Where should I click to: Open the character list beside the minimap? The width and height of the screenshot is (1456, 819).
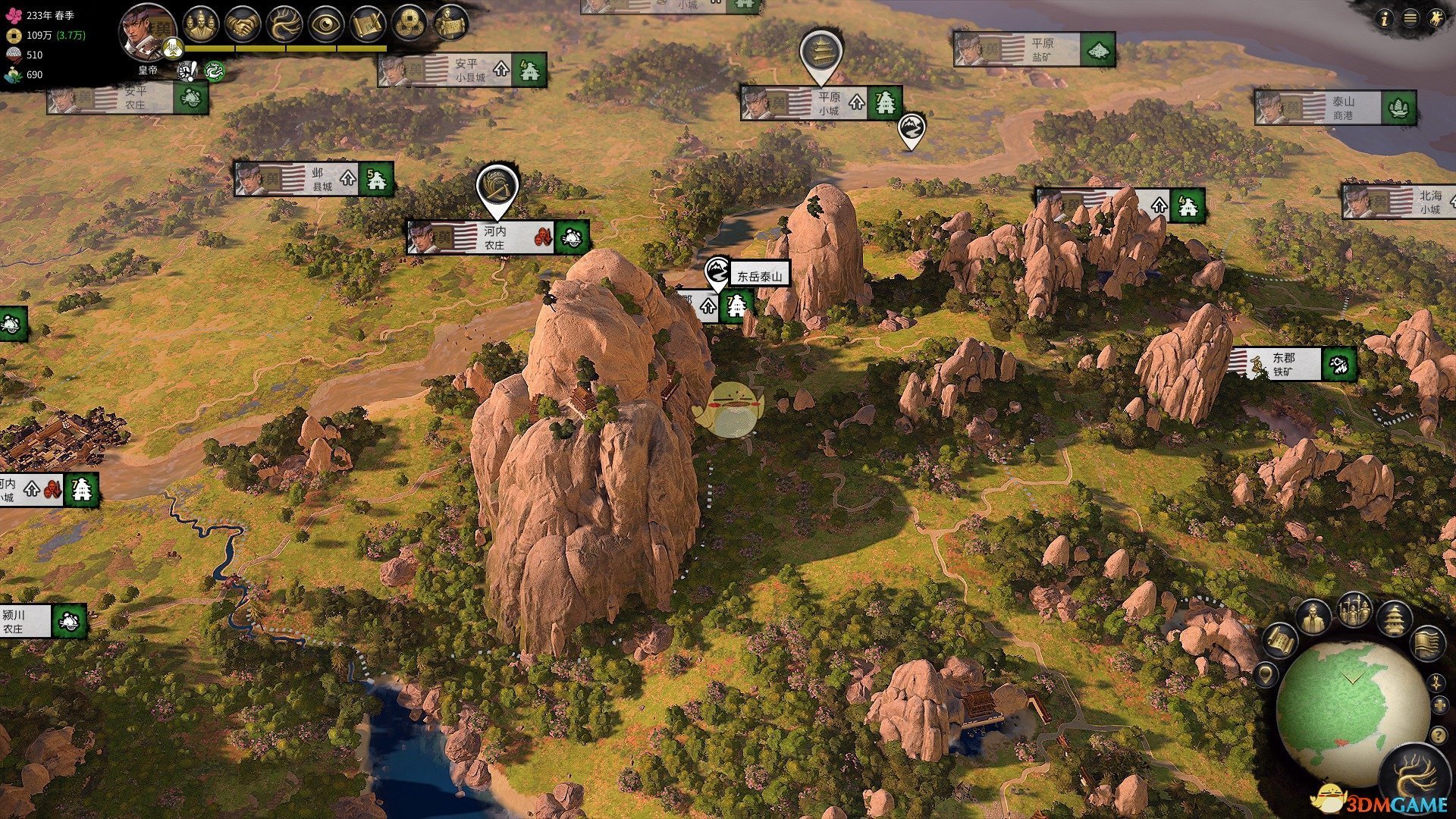pyautogui.click(x=1313, y=618)
